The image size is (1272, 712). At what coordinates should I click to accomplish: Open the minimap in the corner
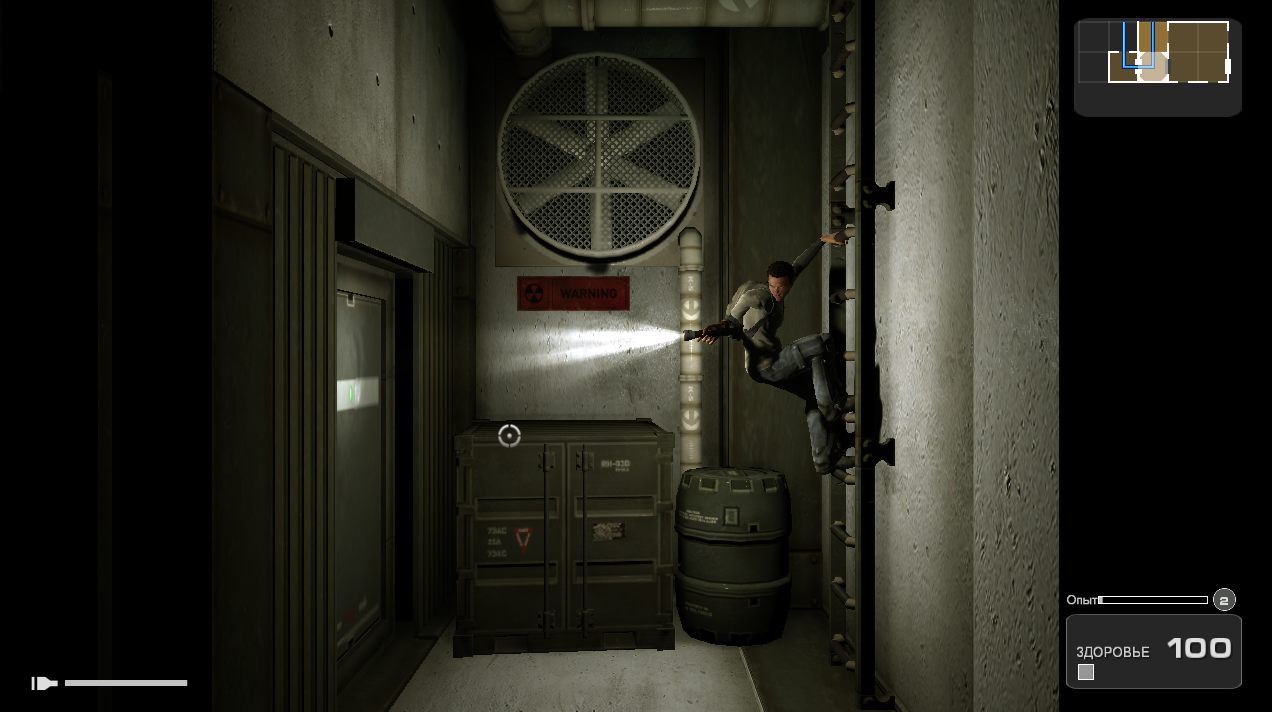1157,67
